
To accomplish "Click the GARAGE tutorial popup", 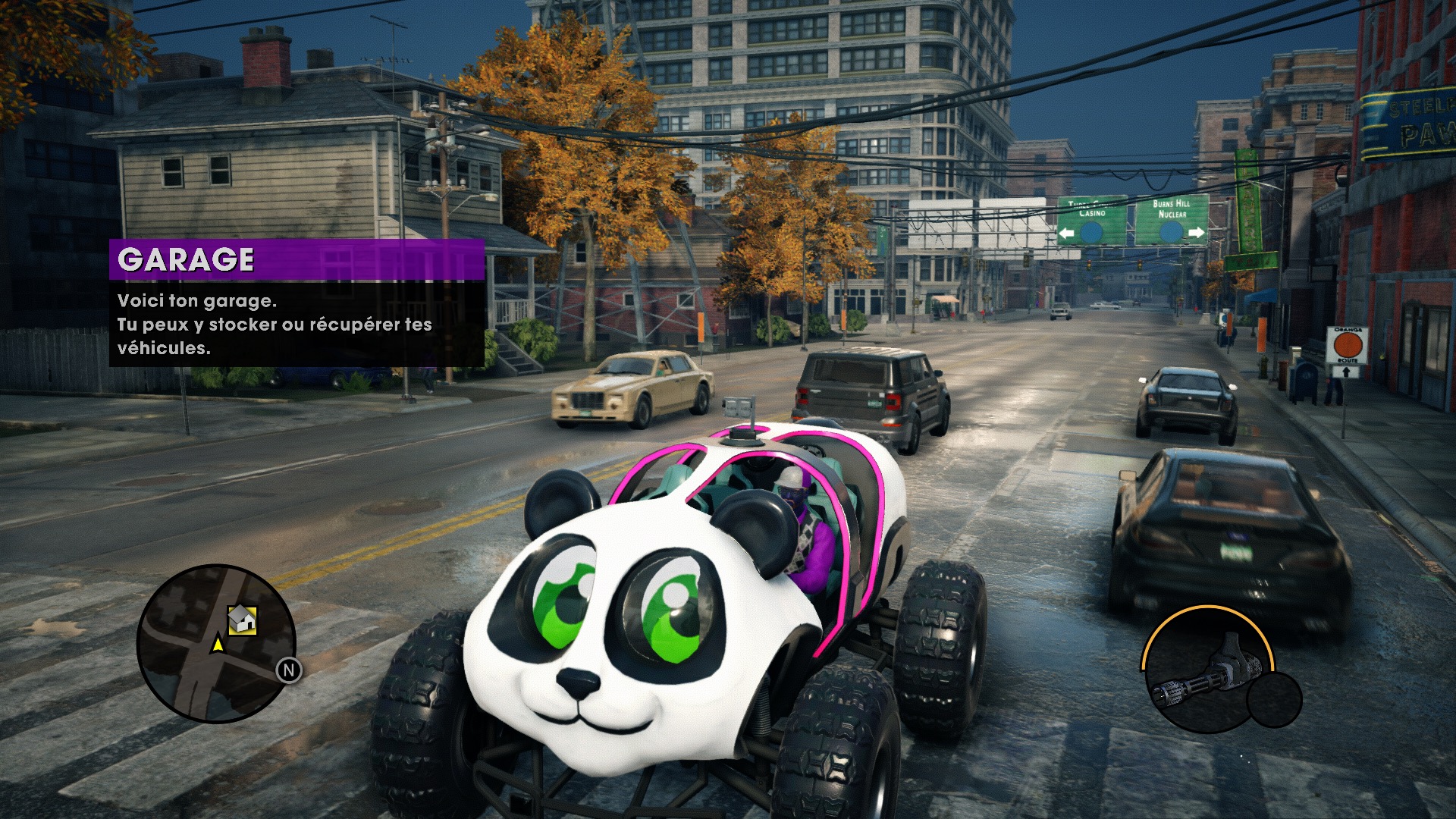I will tap(297, 303).
